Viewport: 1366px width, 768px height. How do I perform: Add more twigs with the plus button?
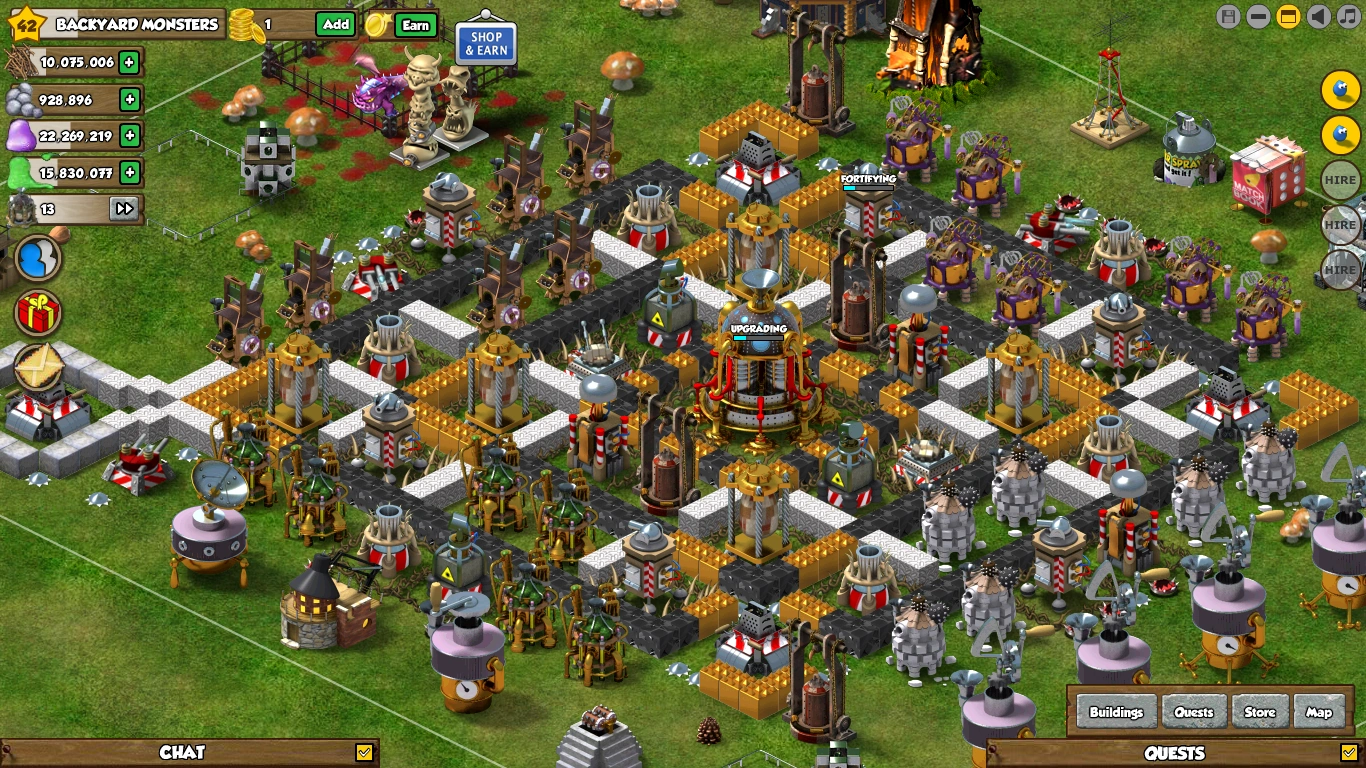[129, 62]
